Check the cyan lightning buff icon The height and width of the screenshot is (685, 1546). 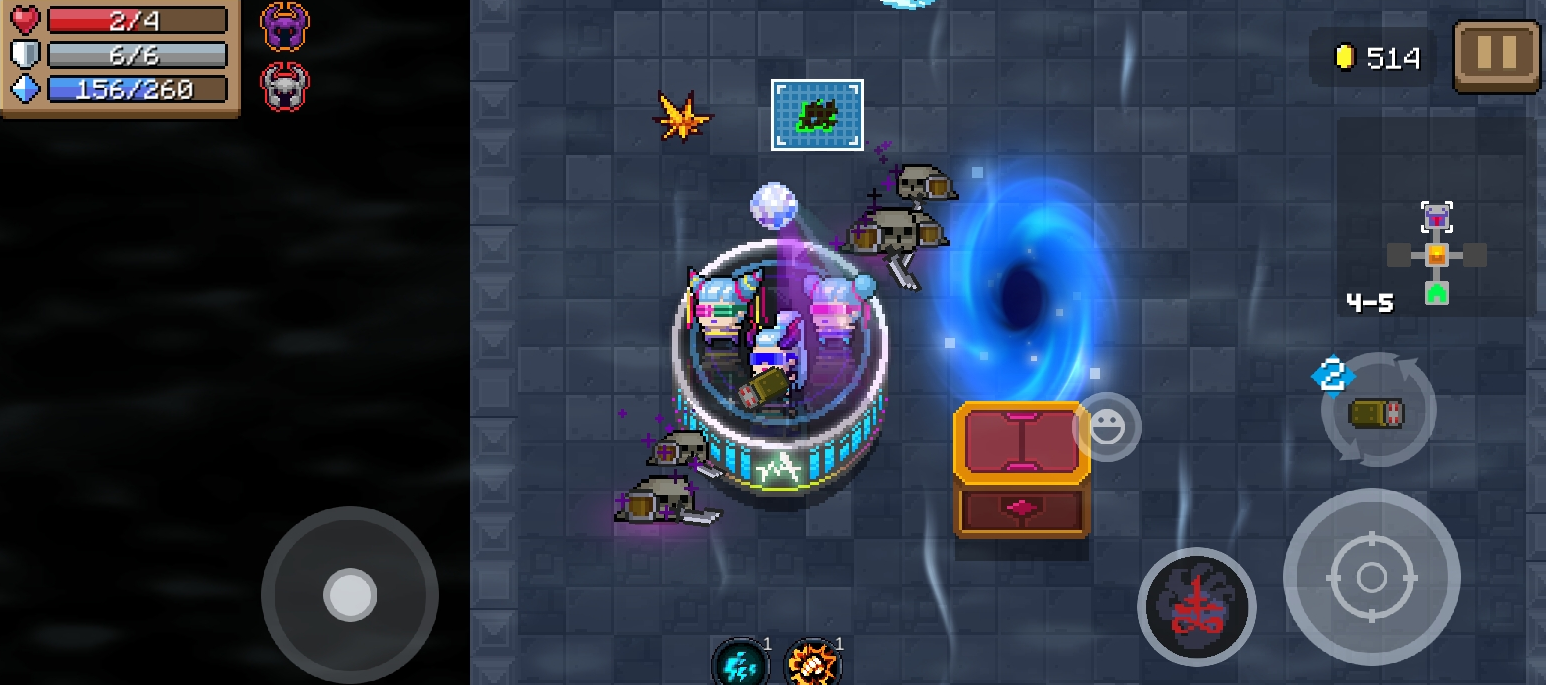point(741,664)
